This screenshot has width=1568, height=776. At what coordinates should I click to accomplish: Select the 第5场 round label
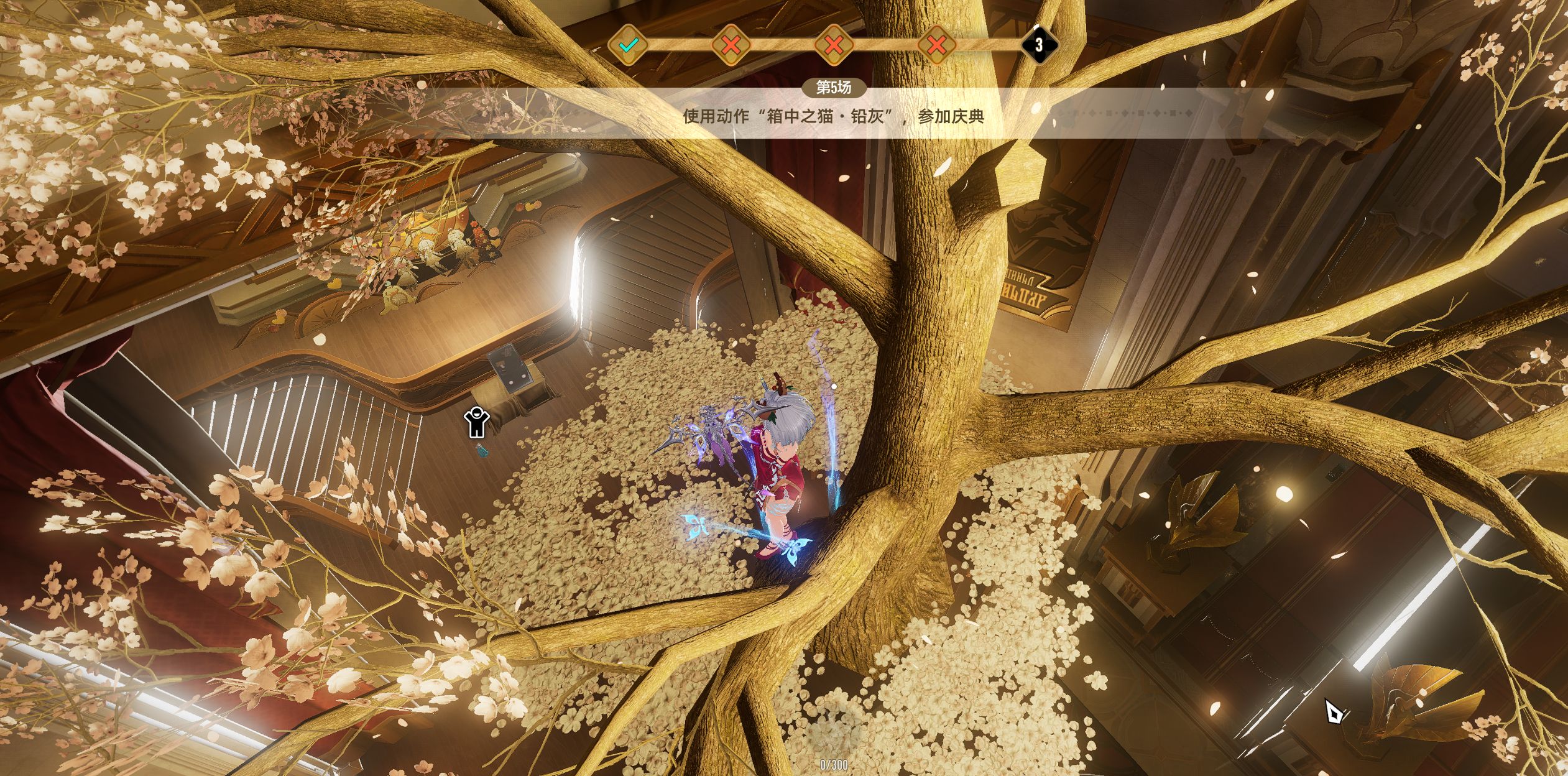(x=833, y=88)
